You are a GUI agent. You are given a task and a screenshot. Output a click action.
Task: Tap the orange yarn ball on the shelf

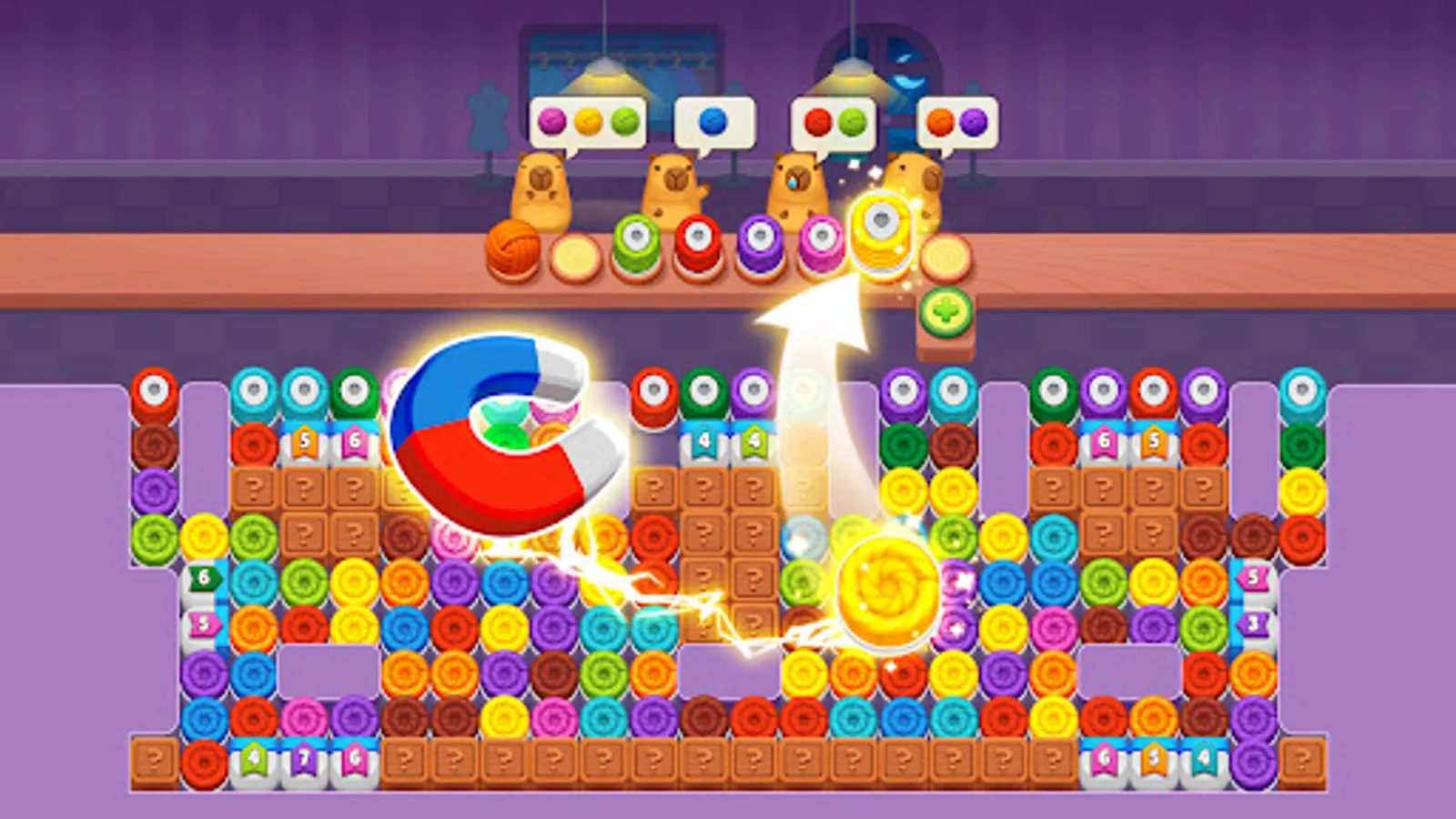point(514,248)
